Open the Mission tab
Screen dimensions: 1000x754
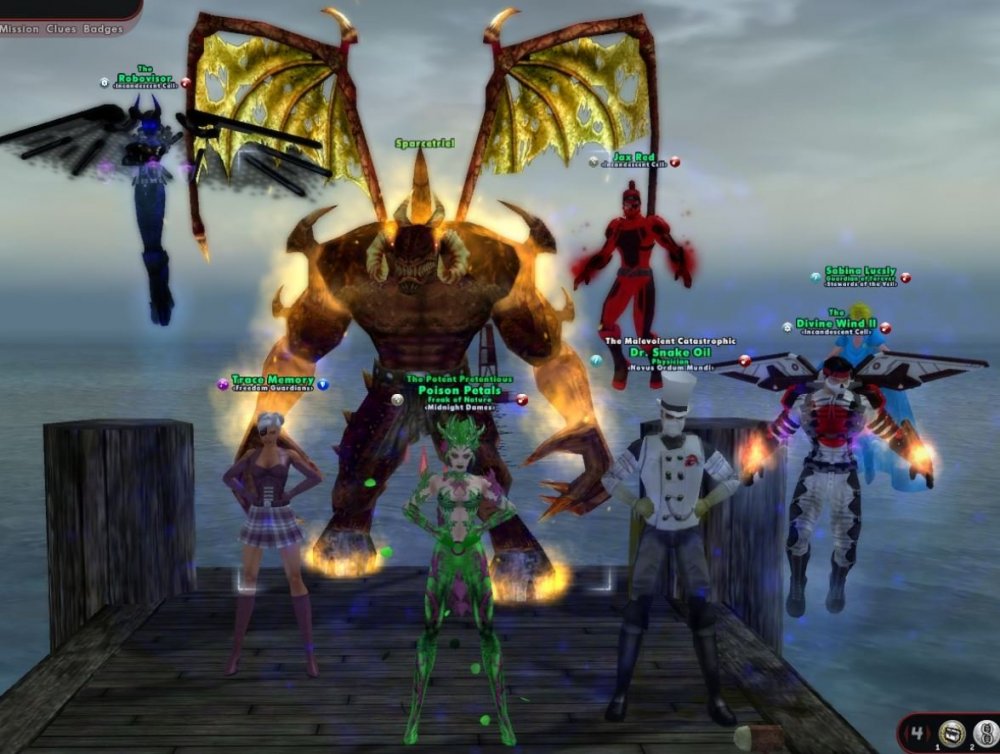coord(19,29)
